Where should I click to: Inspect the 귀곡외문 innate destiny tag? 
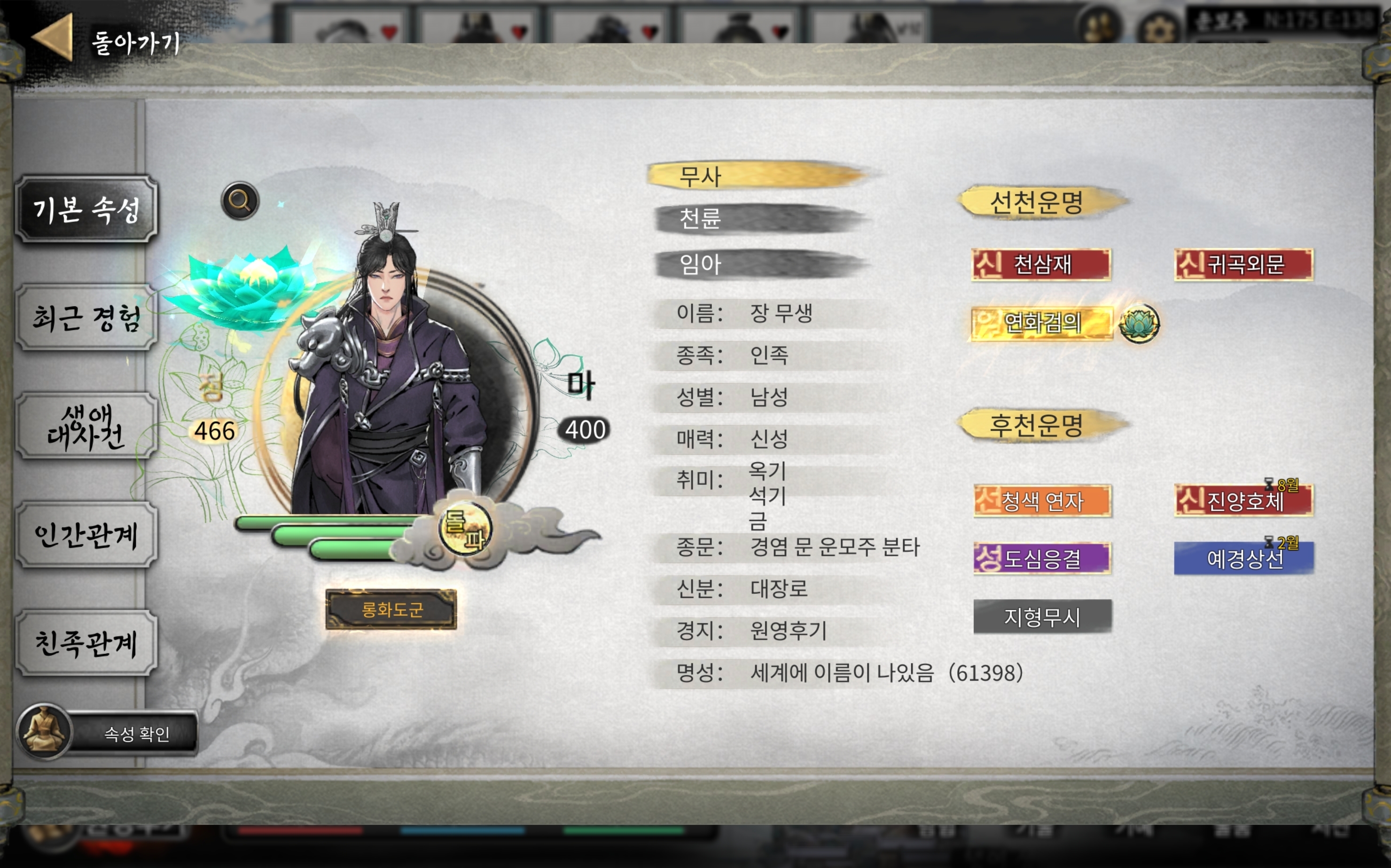click(x=1243, y=264)
